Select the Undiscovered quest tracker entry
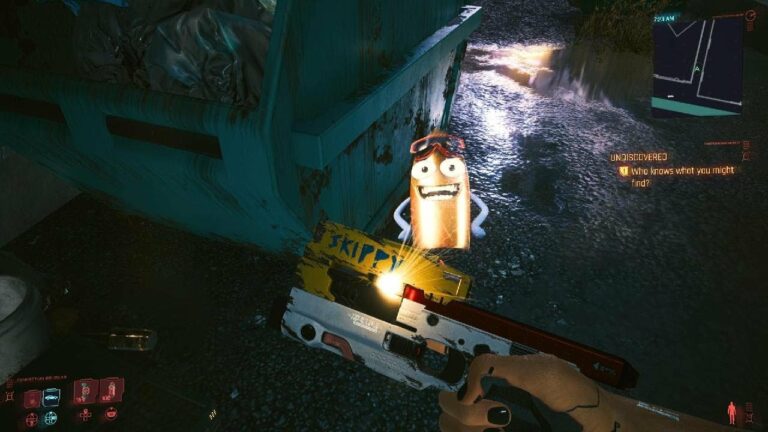The image size is (768, 432). (x=639, y=158)
